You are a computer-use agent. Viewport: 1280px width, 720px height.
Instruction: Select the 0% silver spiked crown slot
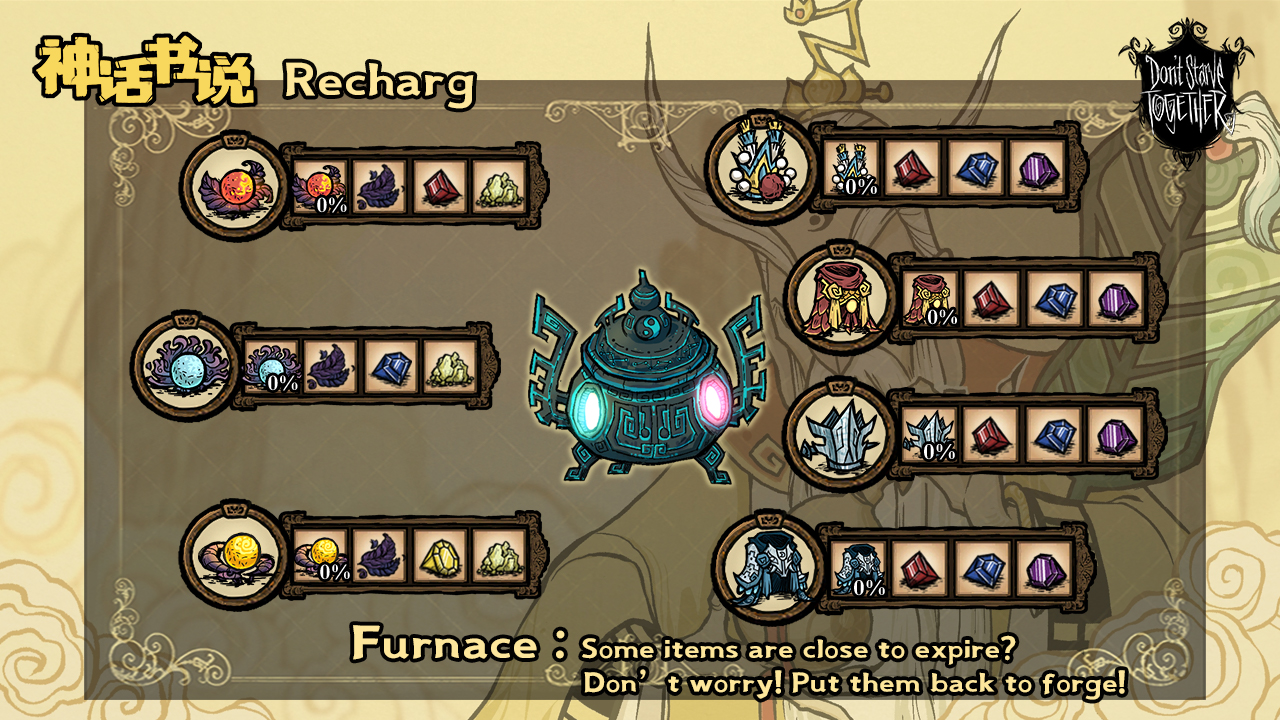(930, 435)
